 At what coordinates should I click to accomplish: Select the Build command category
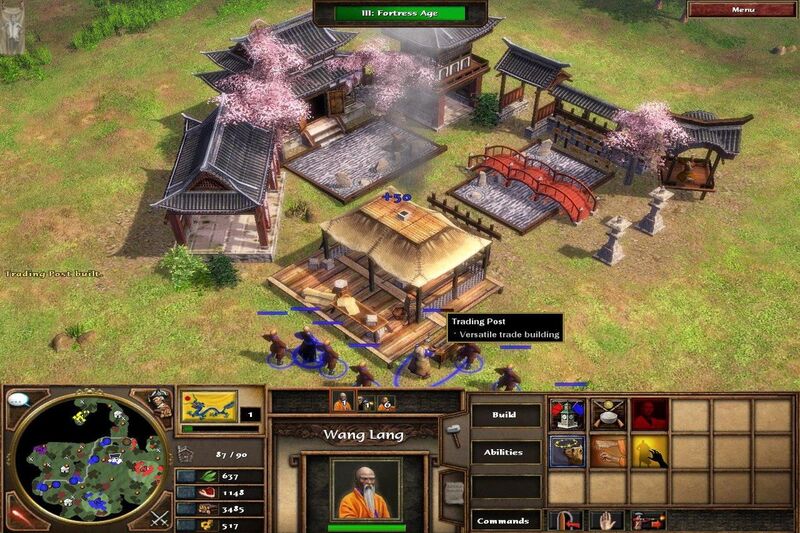(505, 414)
